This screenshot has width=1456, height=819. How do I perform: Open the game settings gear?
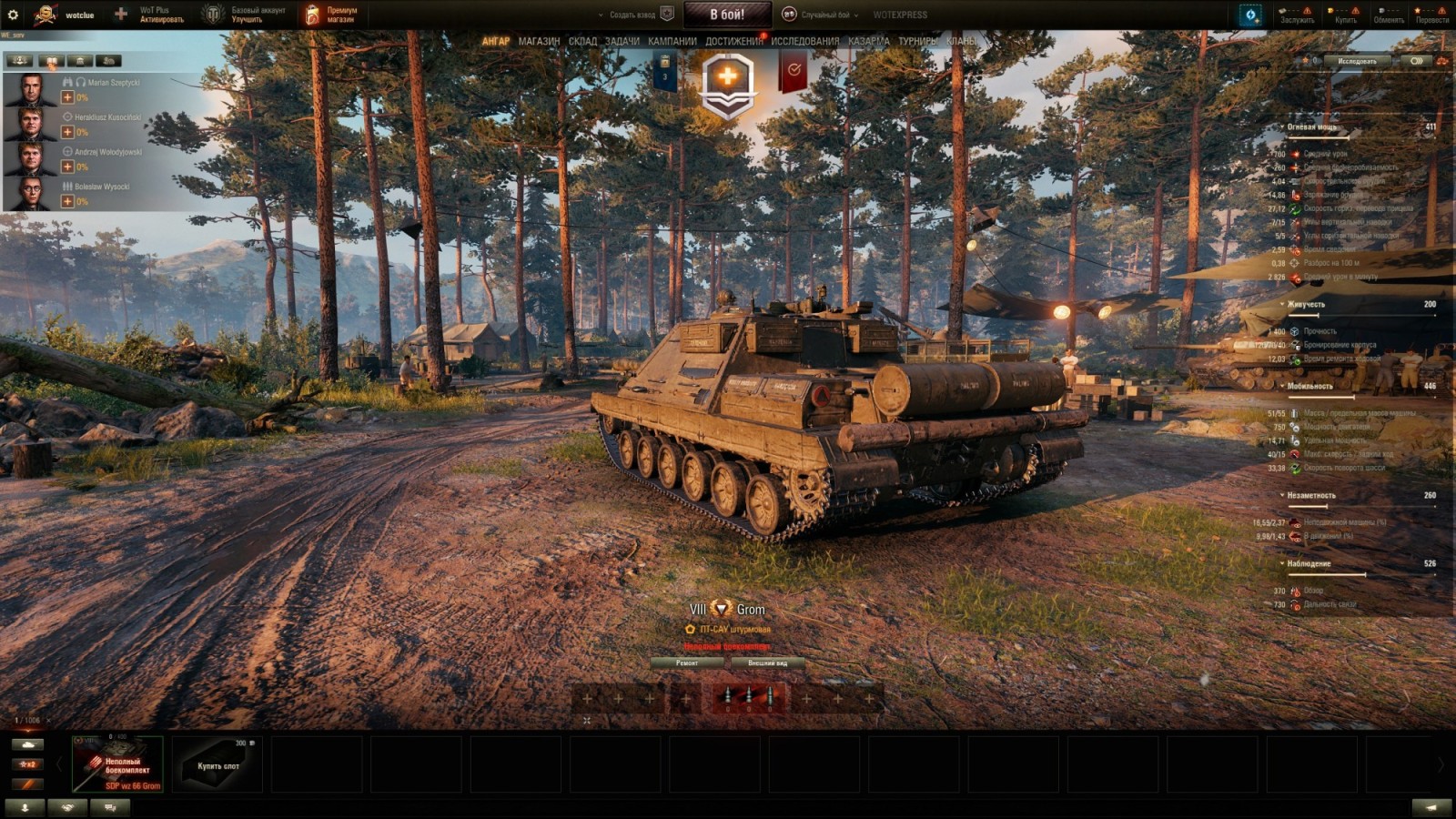[x=13, y=15]
